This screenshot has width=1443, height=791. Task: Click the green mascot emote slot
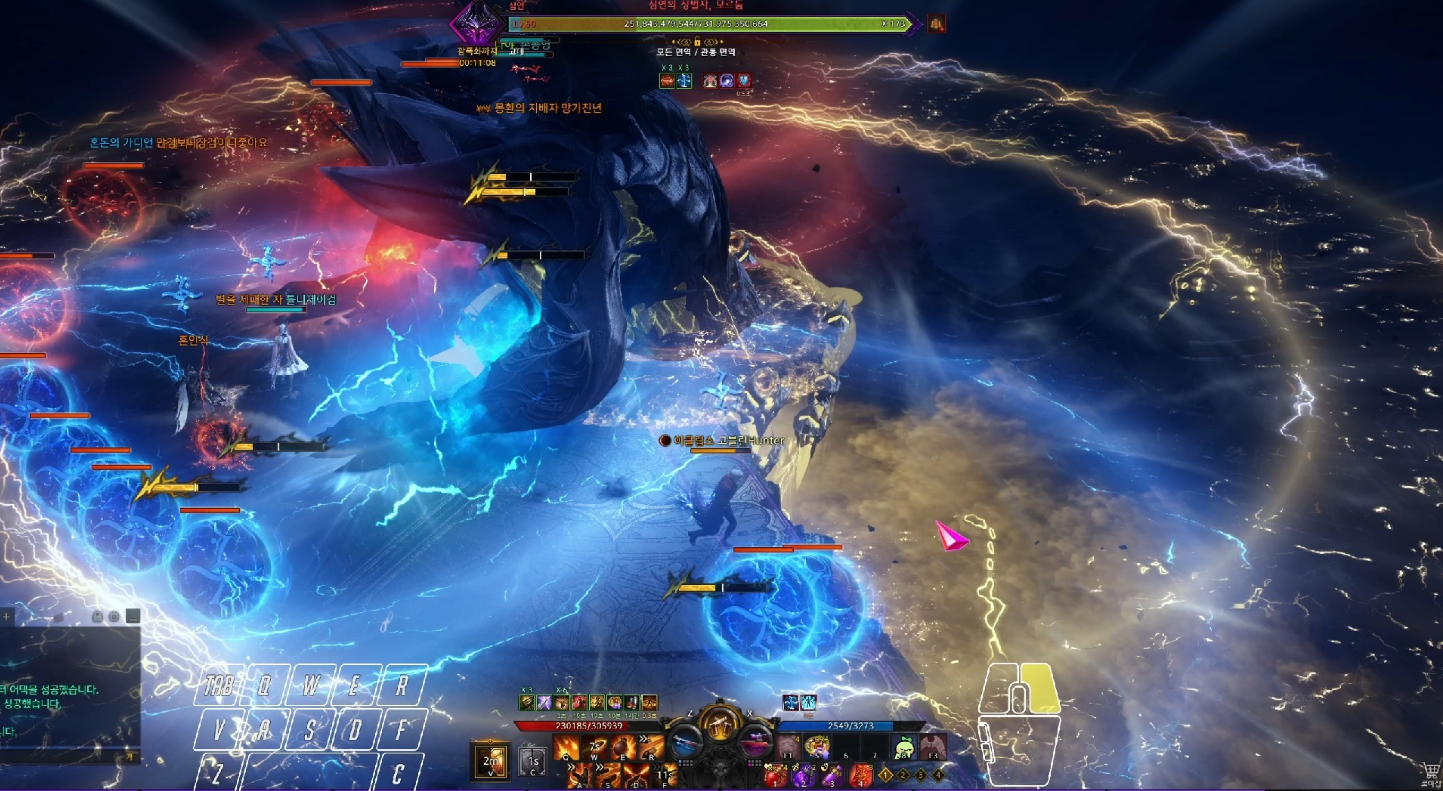(x=904, y=746)
